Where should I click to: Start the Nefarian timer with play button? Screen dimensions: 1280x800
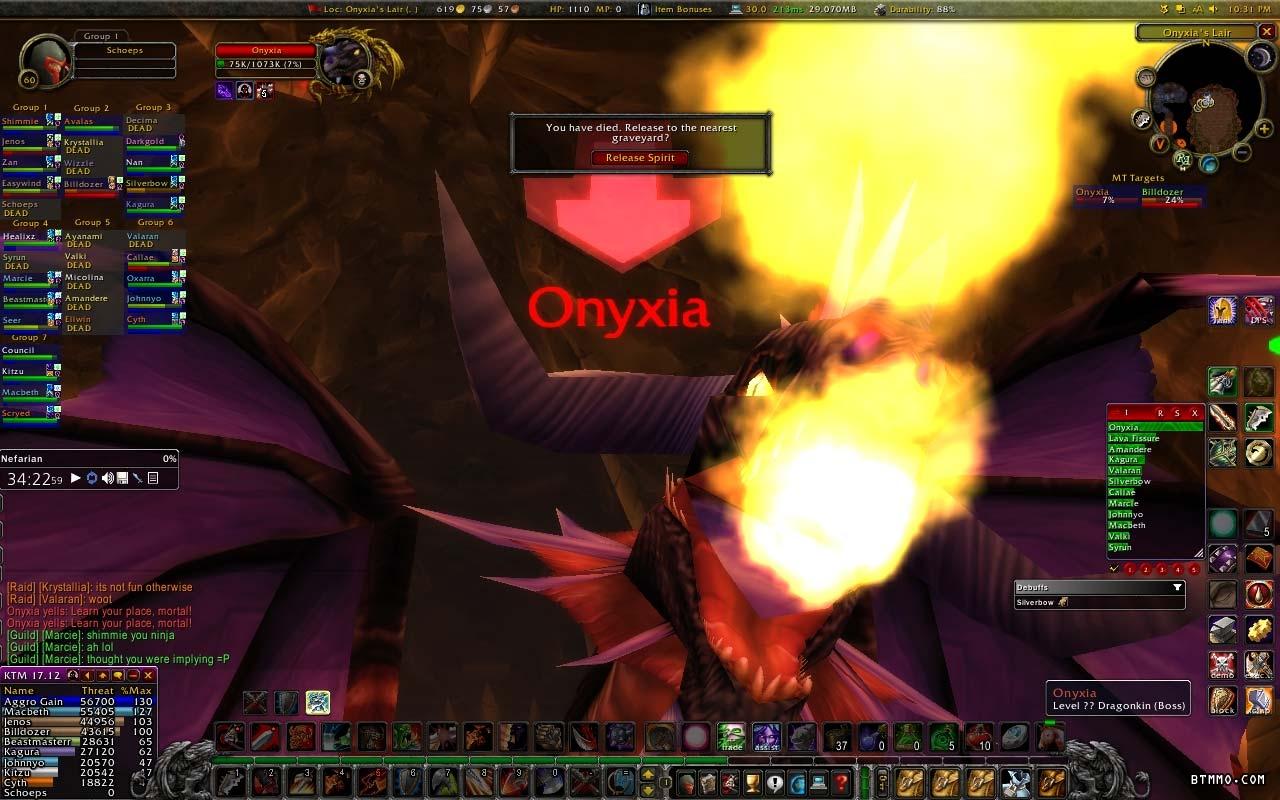[75, 479]
